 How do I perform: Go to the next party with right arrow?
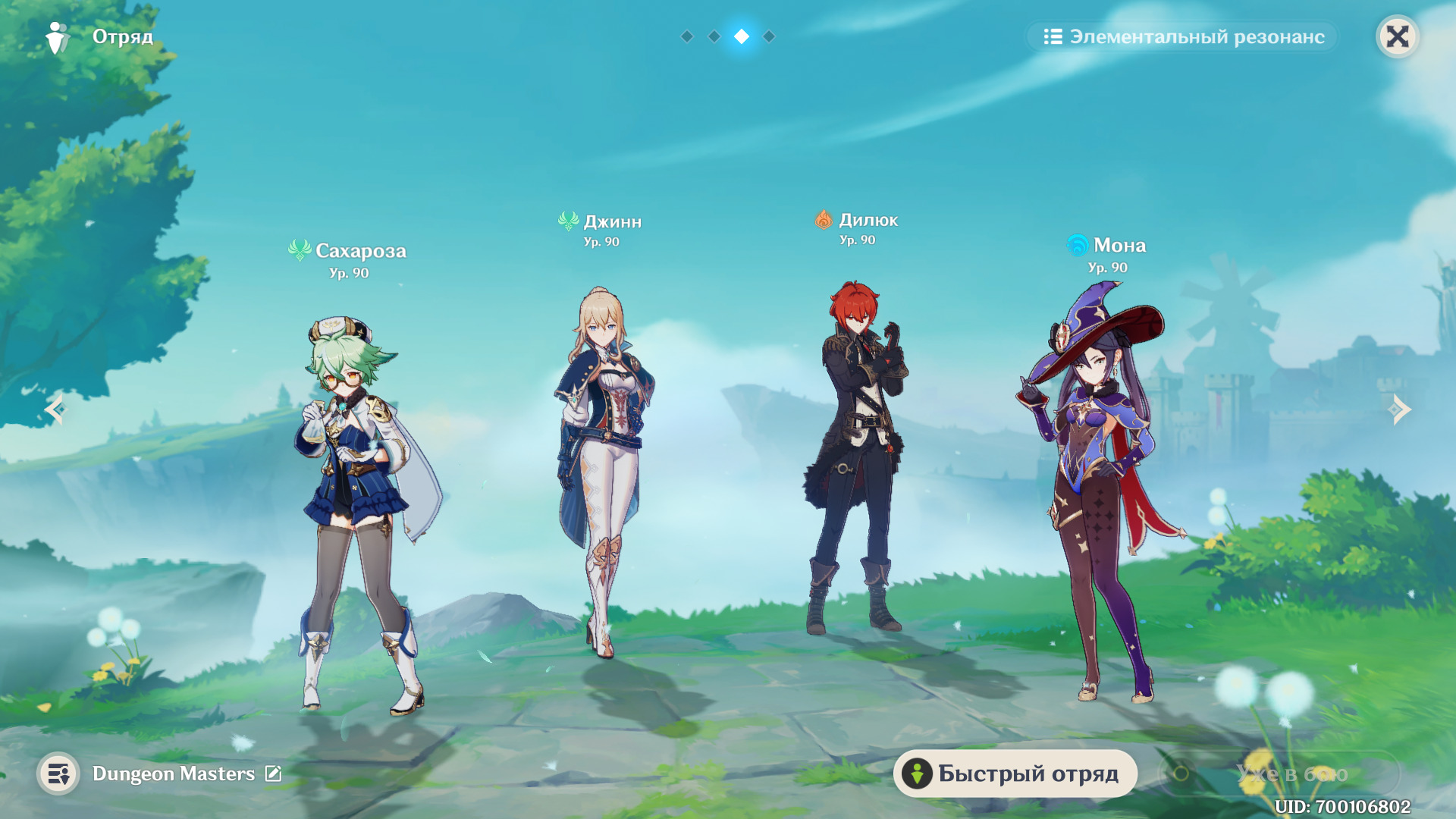[x=1400, y=409]
